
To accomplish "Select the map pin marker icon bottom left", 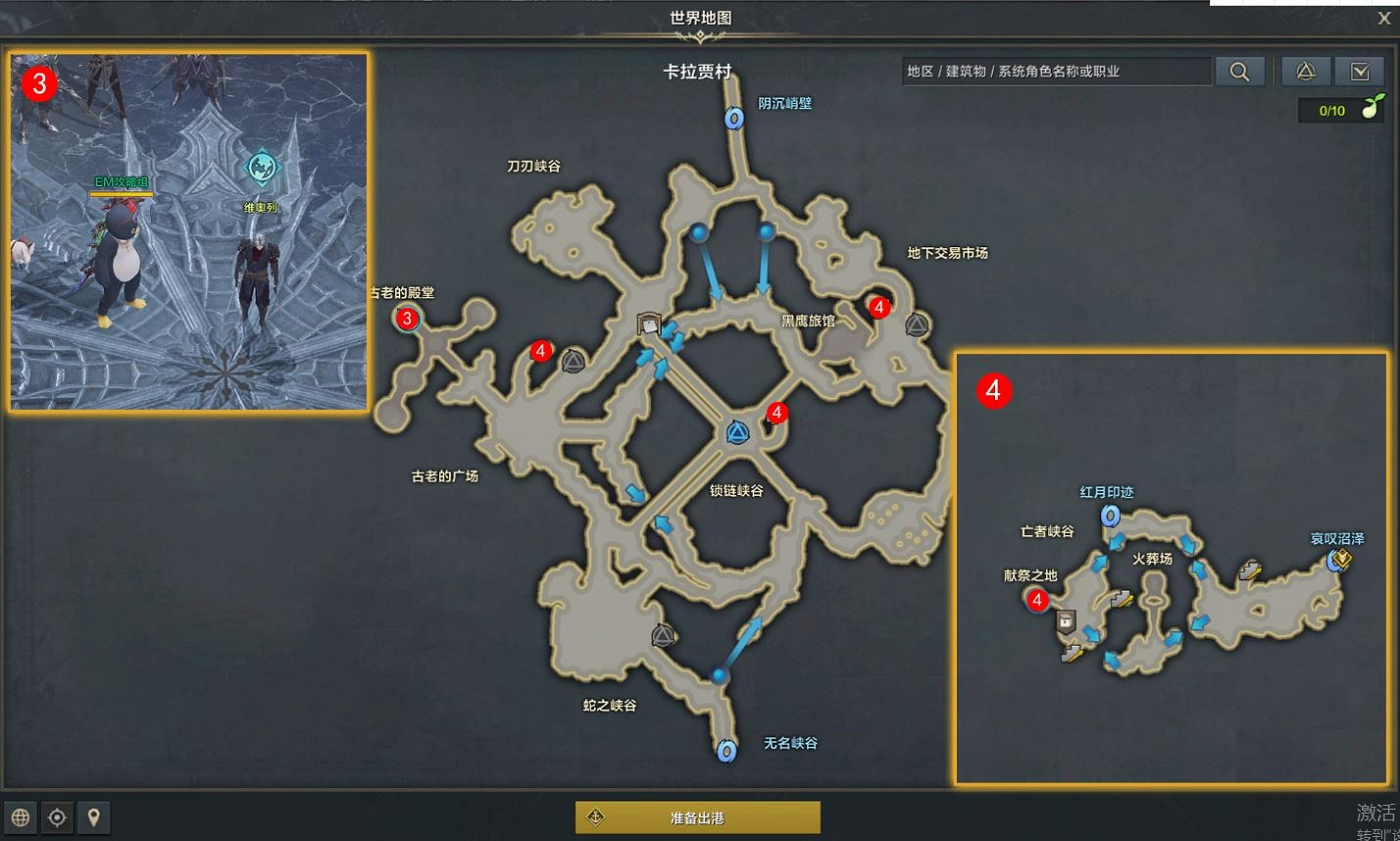I will pos(93,816).
